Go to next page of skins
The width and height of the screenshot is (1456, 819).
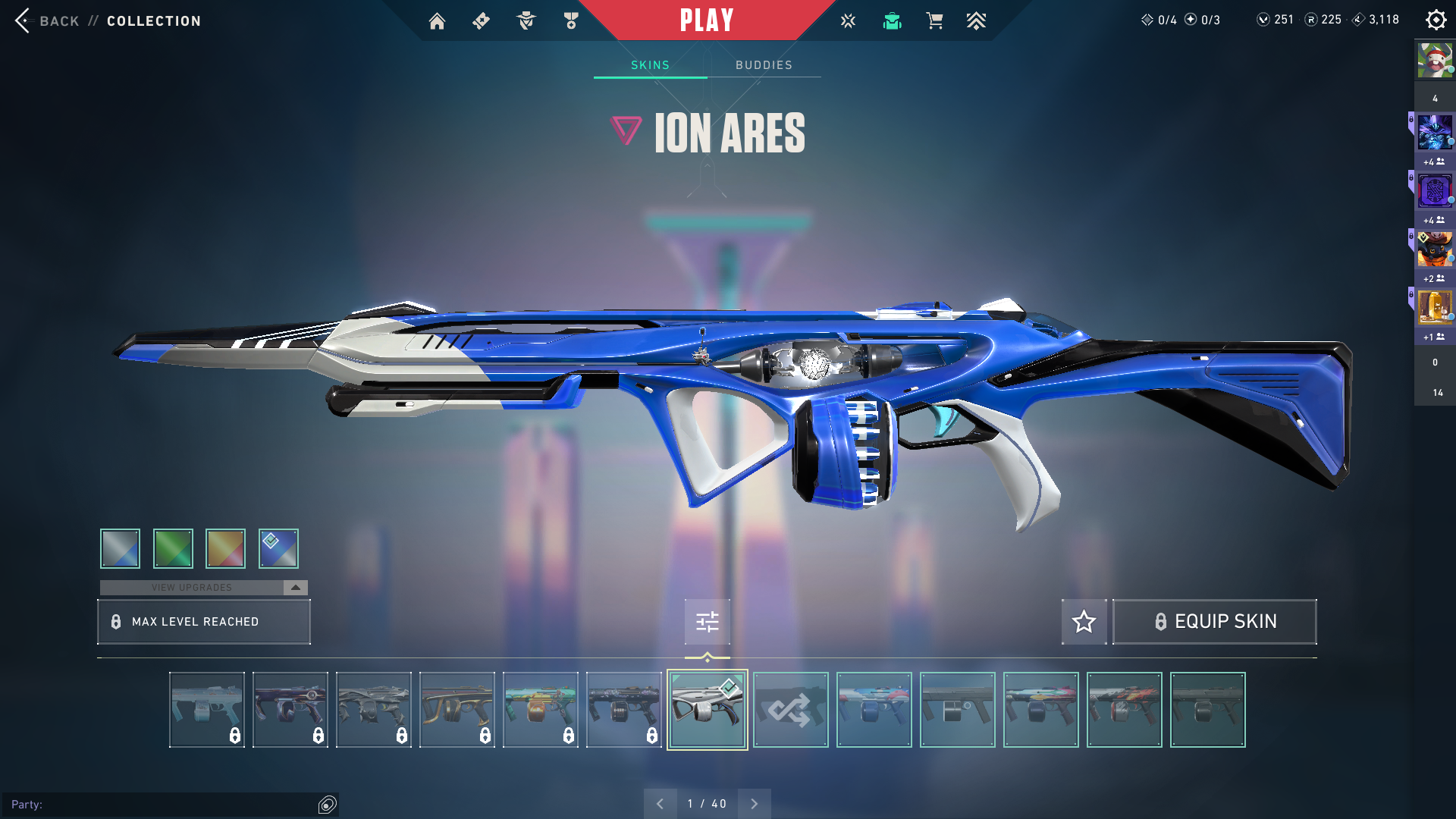point(754,804)
